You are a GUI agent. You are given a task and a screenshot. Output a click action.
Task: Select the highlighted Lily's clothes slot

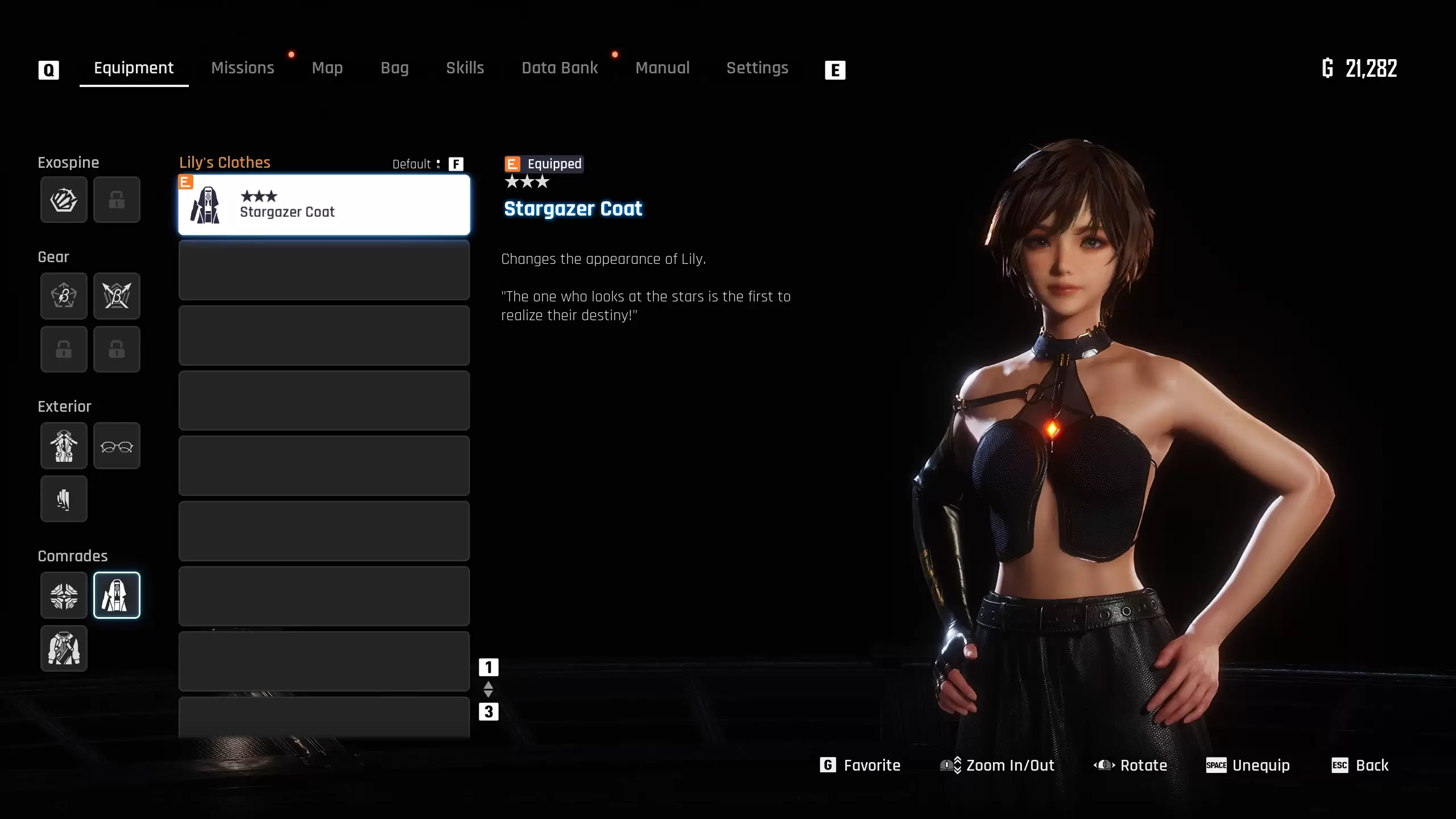[117, 595]
